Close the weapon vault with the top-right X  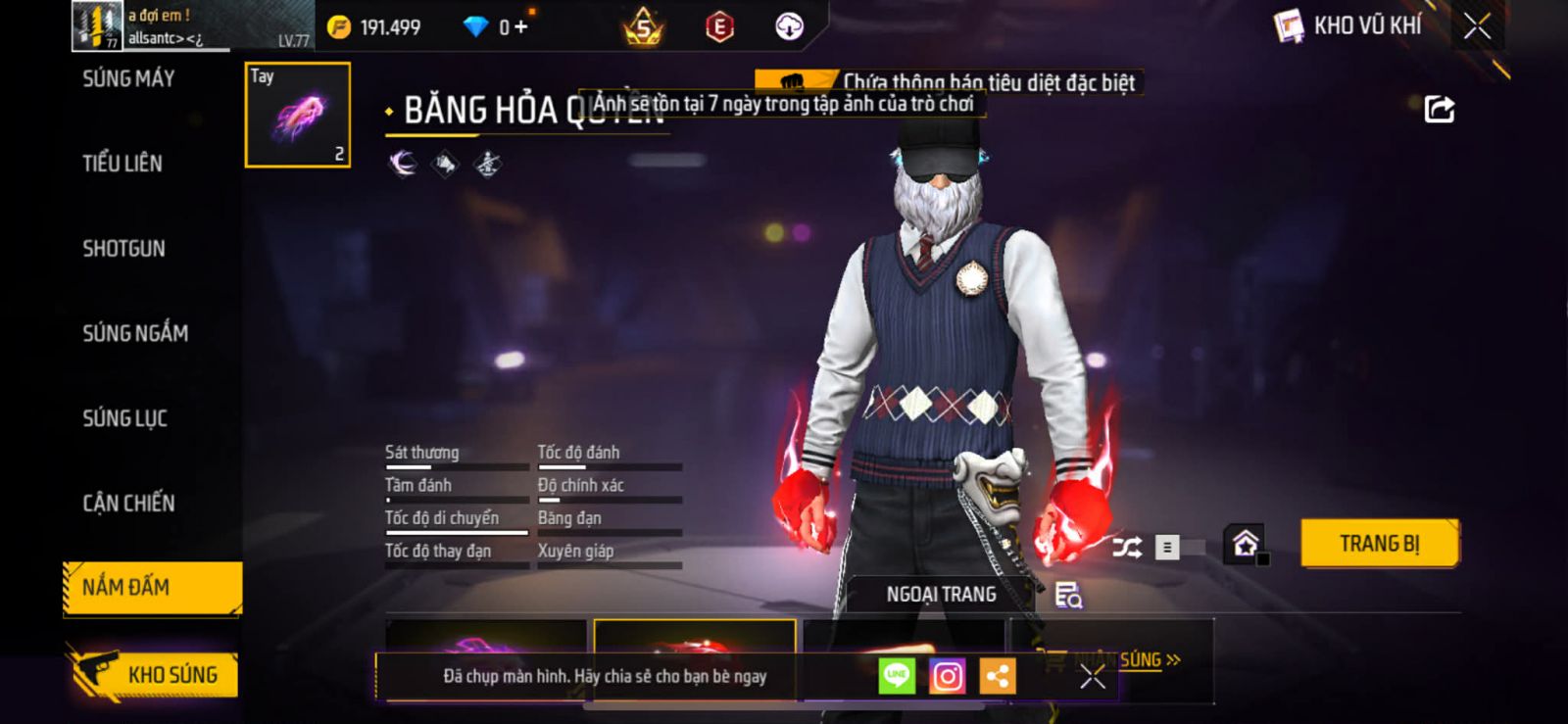click(1477, 26)
